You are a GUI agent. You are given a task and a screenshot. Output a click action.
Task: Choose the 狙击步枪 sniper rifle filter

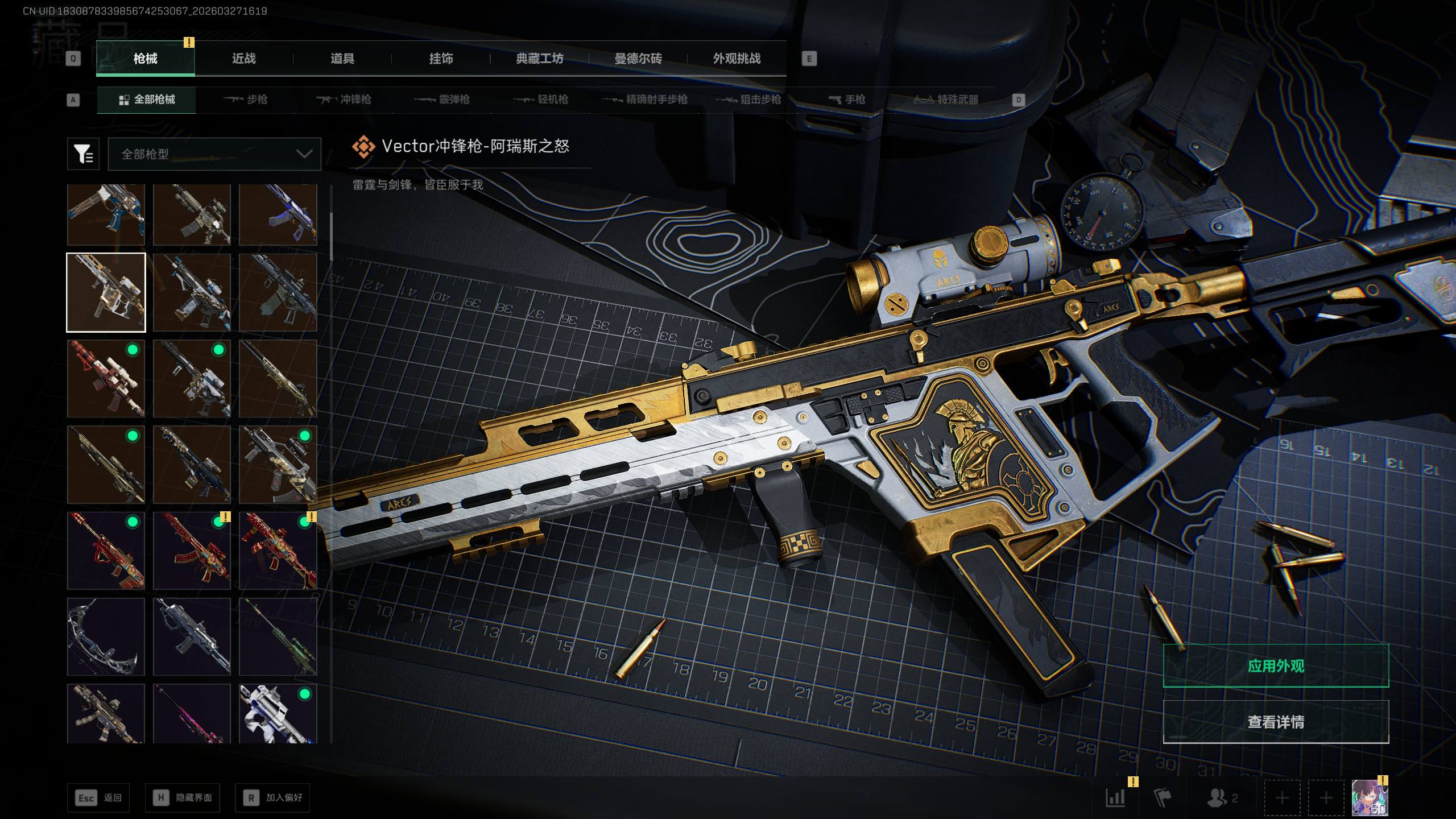click(748, 100)
